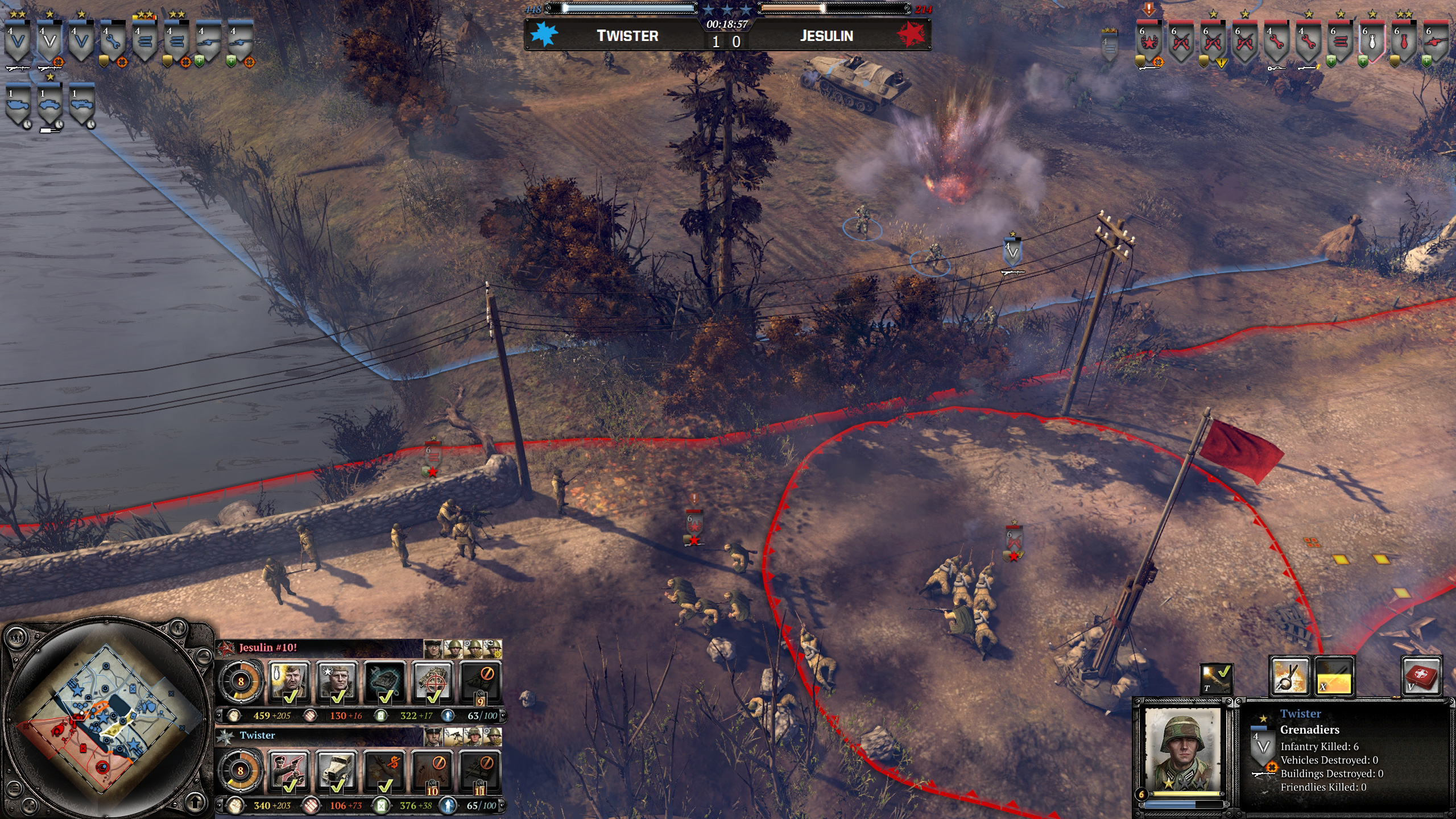
Task: Click the list button below the minimap
Action: 15,789
